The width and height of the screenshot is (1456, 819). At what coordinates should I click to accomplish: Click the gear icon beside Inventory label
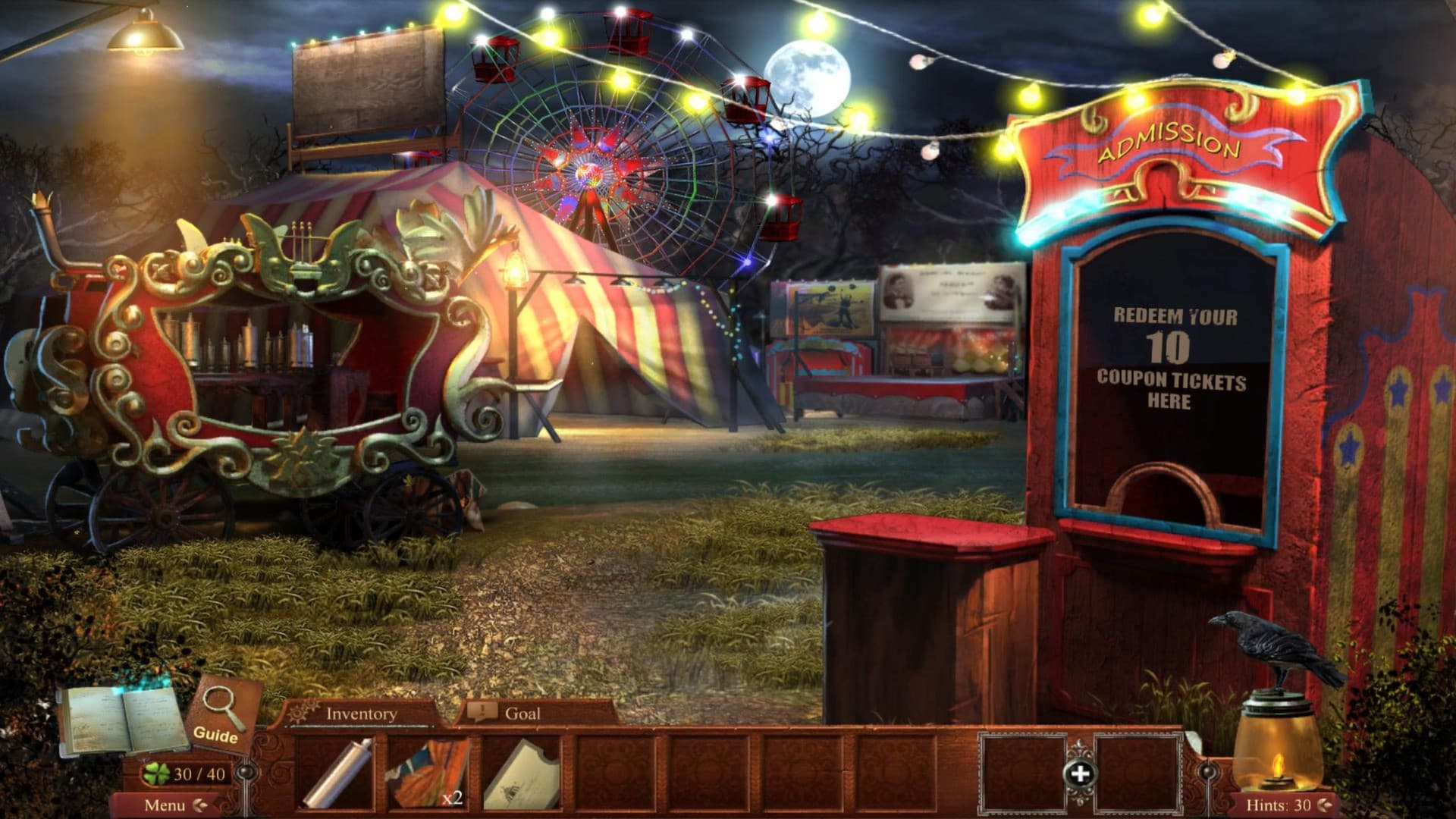(304, 713)
